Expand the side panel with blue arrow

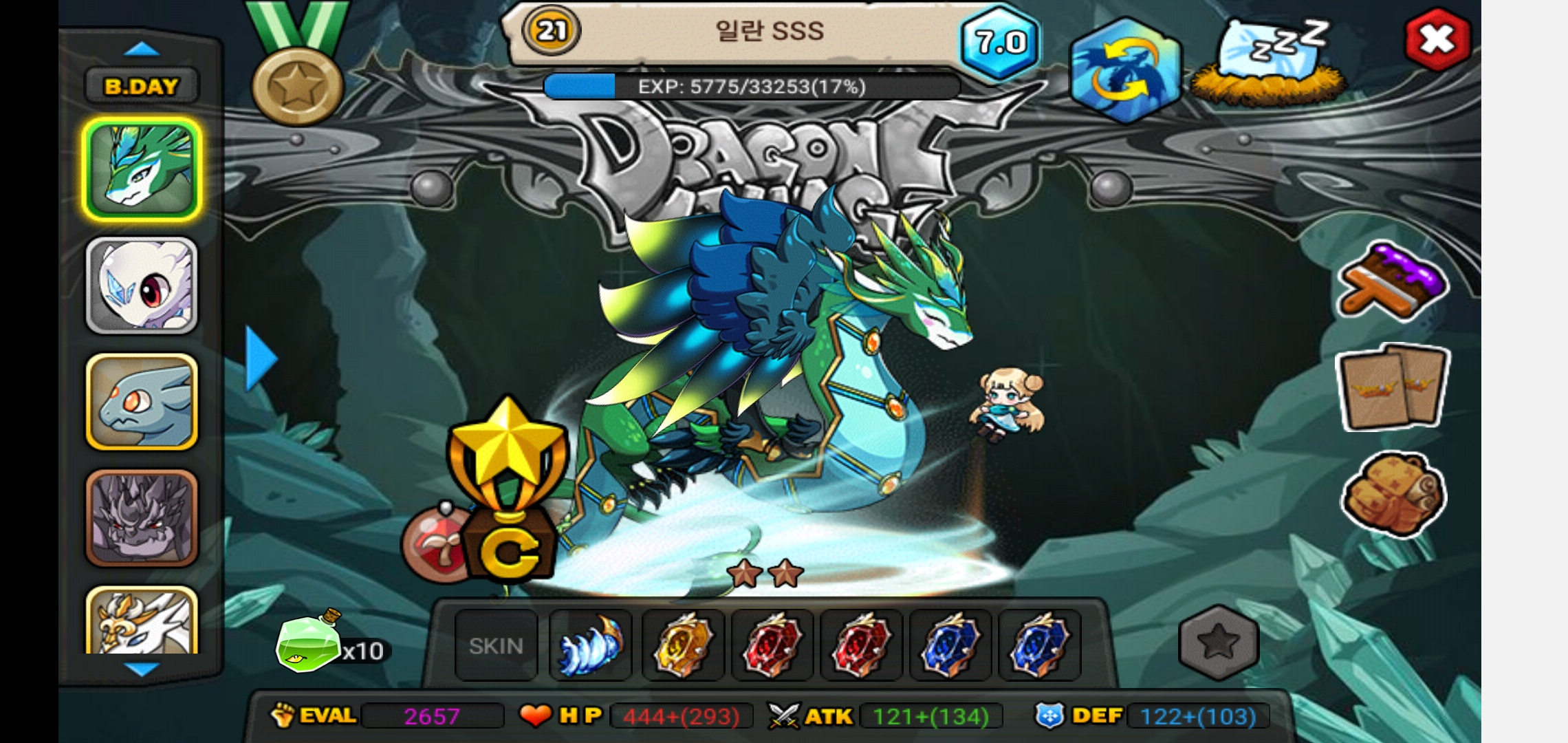(x=261, y=358)
